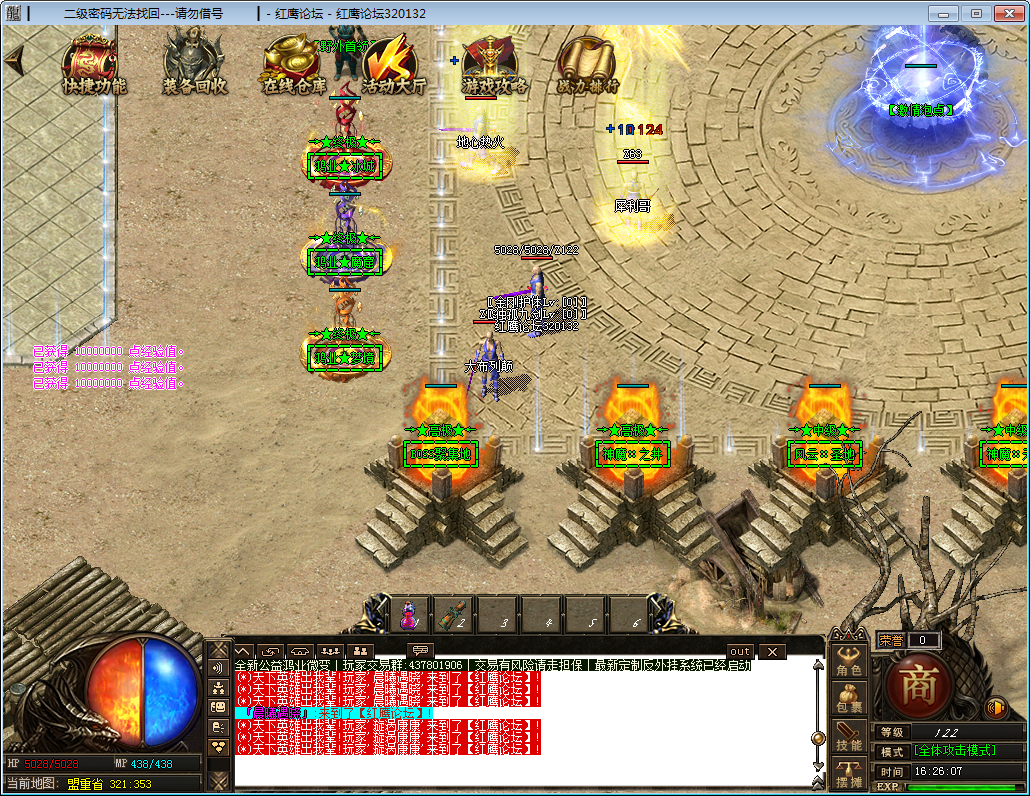Click the teleport-point 【教情泡点】 label
This screenshot has height=796, width=1030.
920,110
